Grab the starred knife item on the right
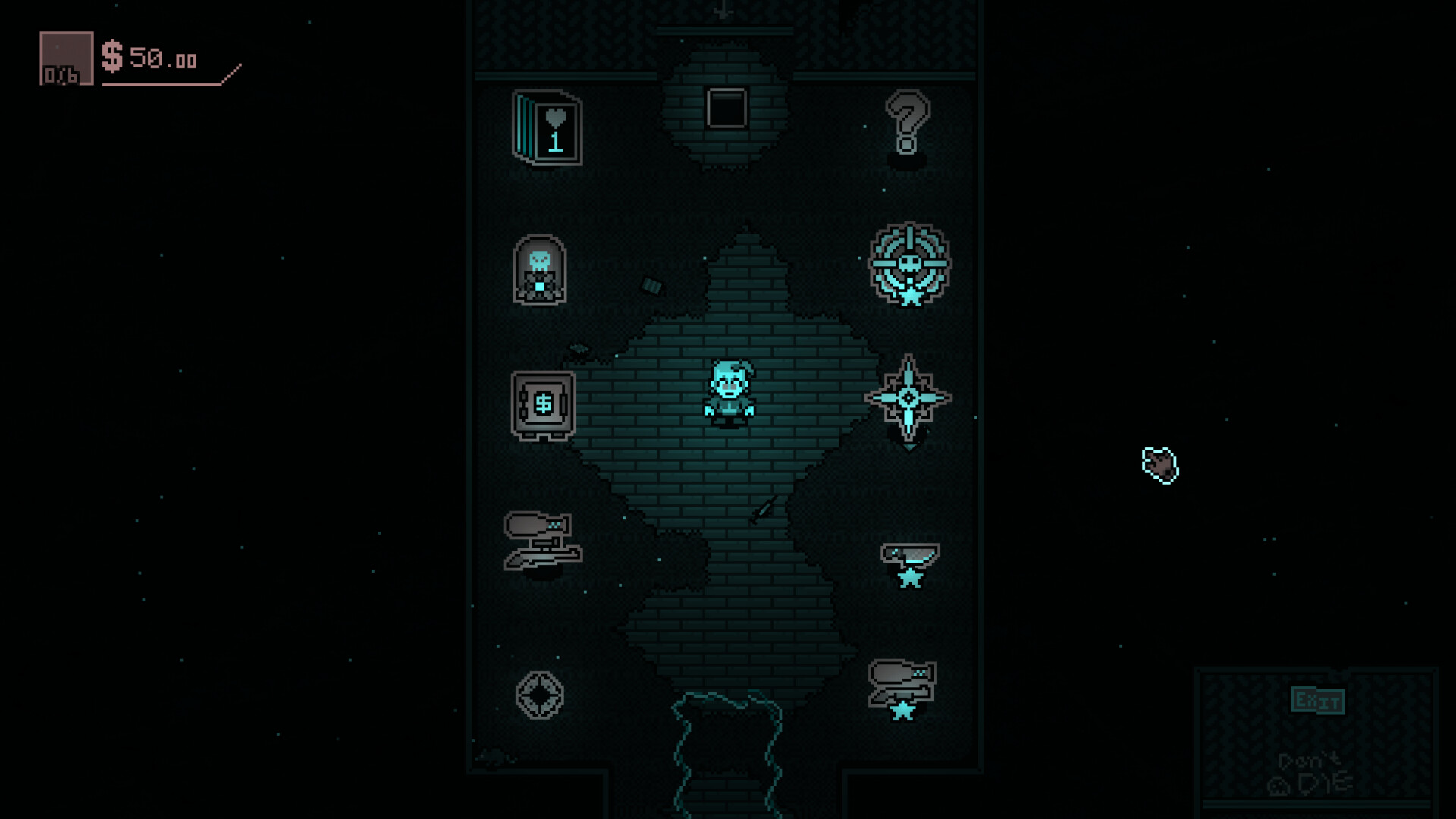 tap(909, 552)
